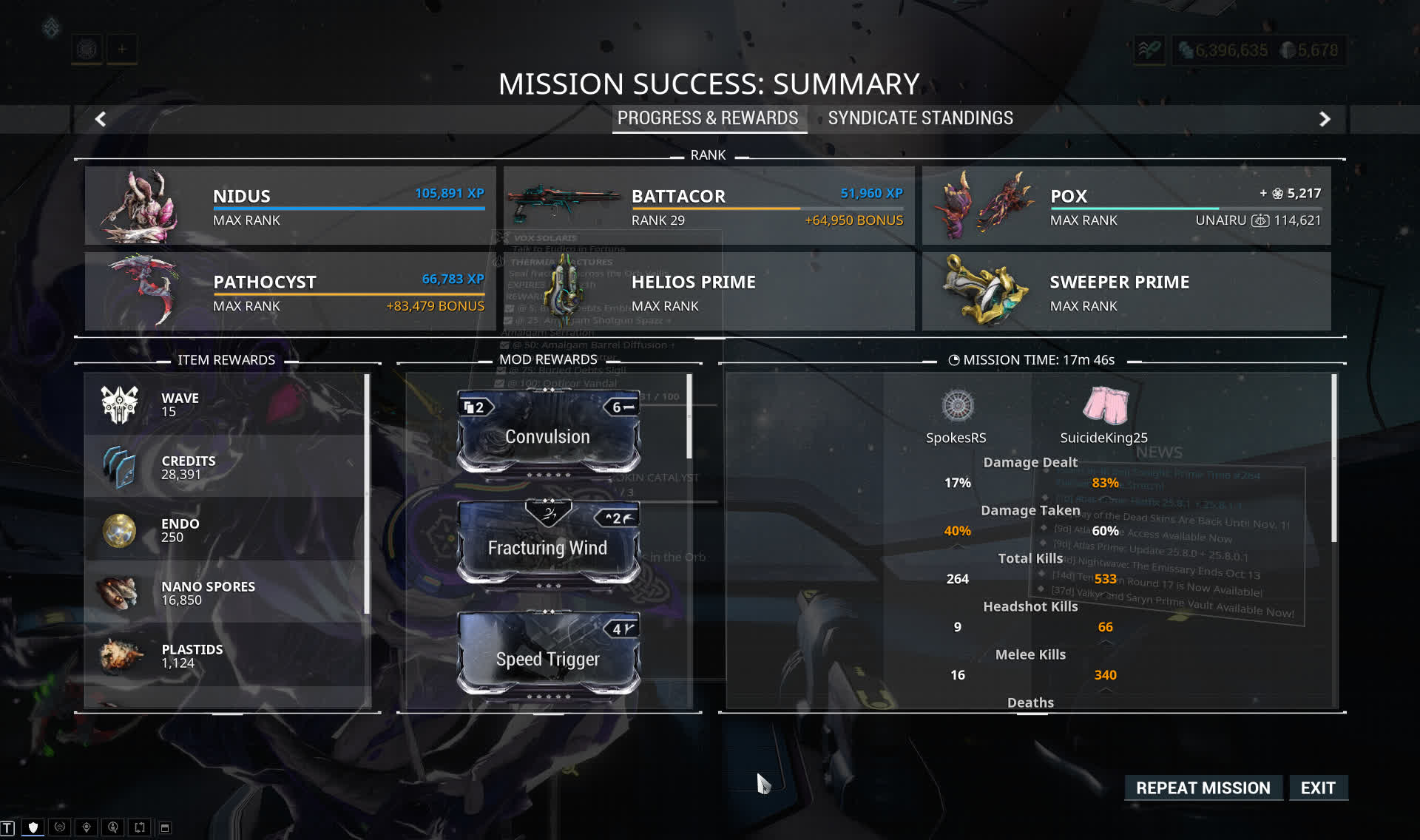This screenshot has height=840, width=1420.
Task: Open the Speed Trigger mod reward
Action: 548,654
